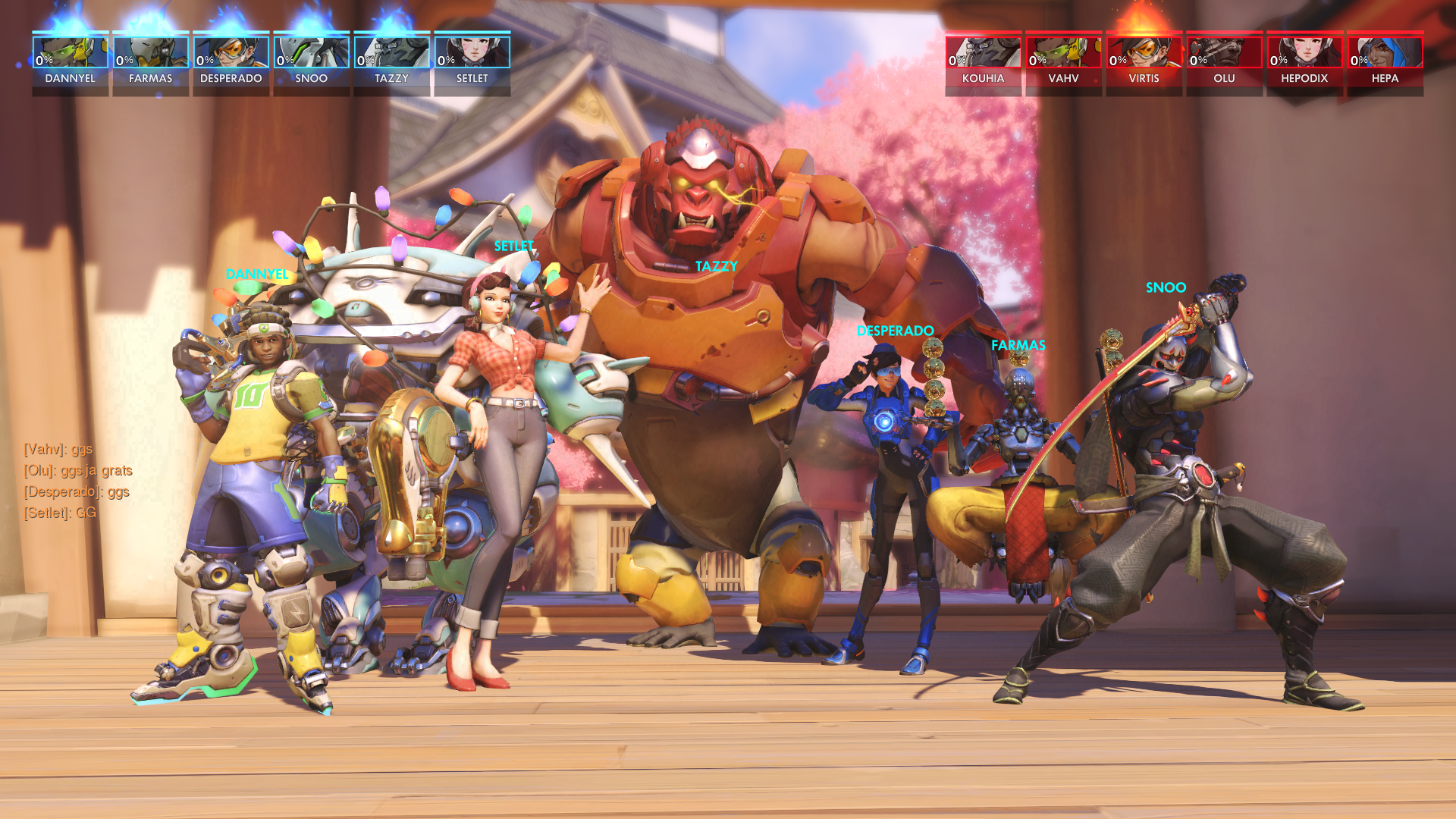Select DANNYEL's player card
This screenshot has width=1456, height=819.
[71, 63]
